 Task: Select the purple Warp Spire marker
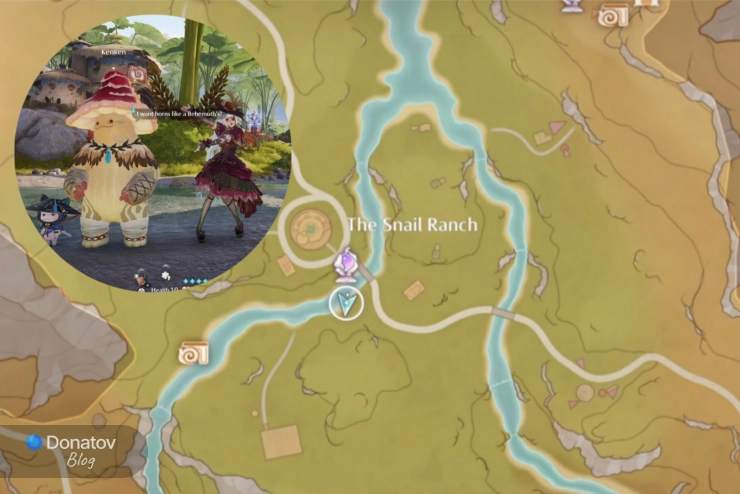pyautogui.click(x=346, y=265)
